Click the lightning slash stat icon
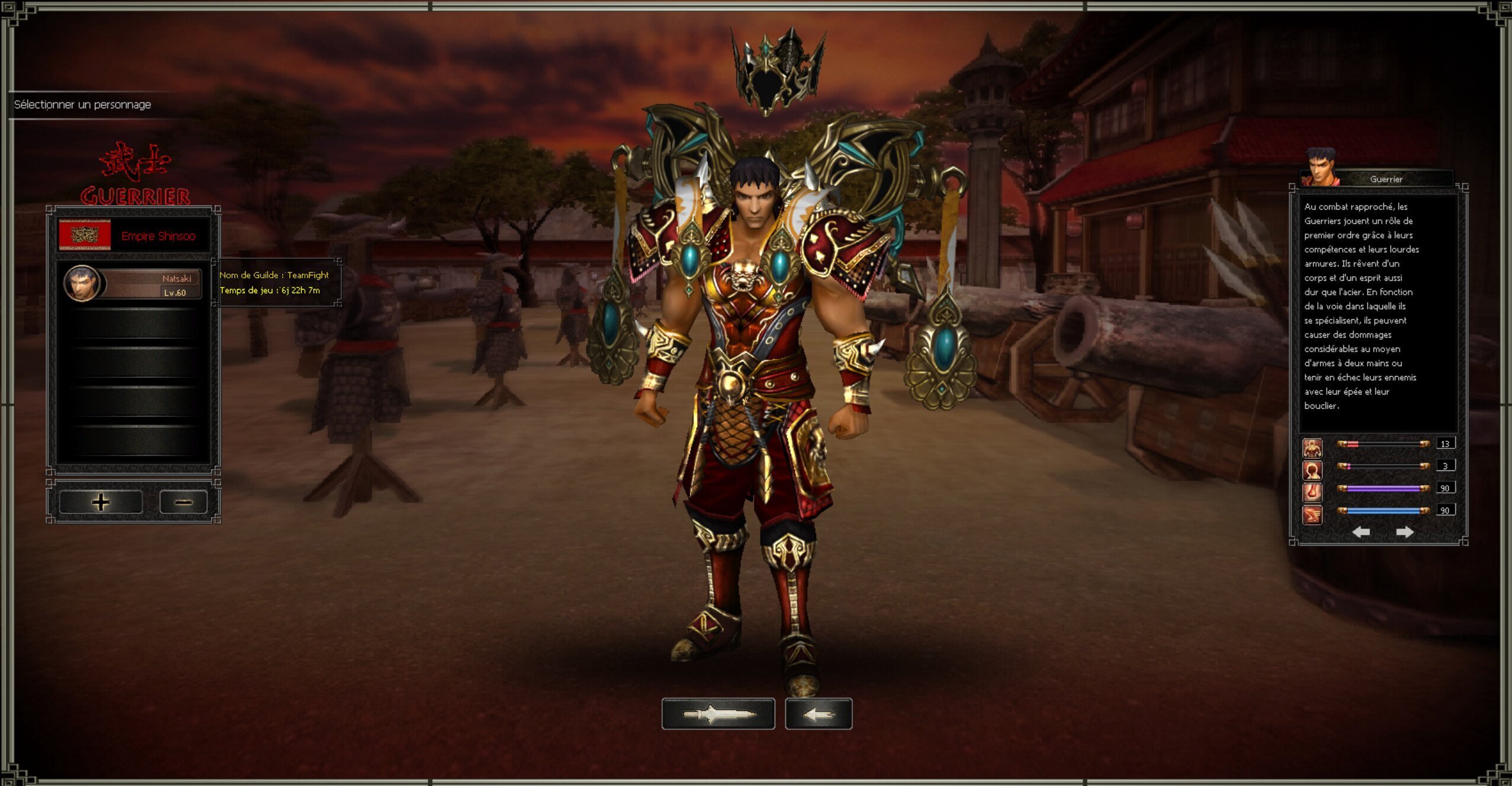Screen dimensions: 1512x786 pyautogui.click(x=1312, y=514)
